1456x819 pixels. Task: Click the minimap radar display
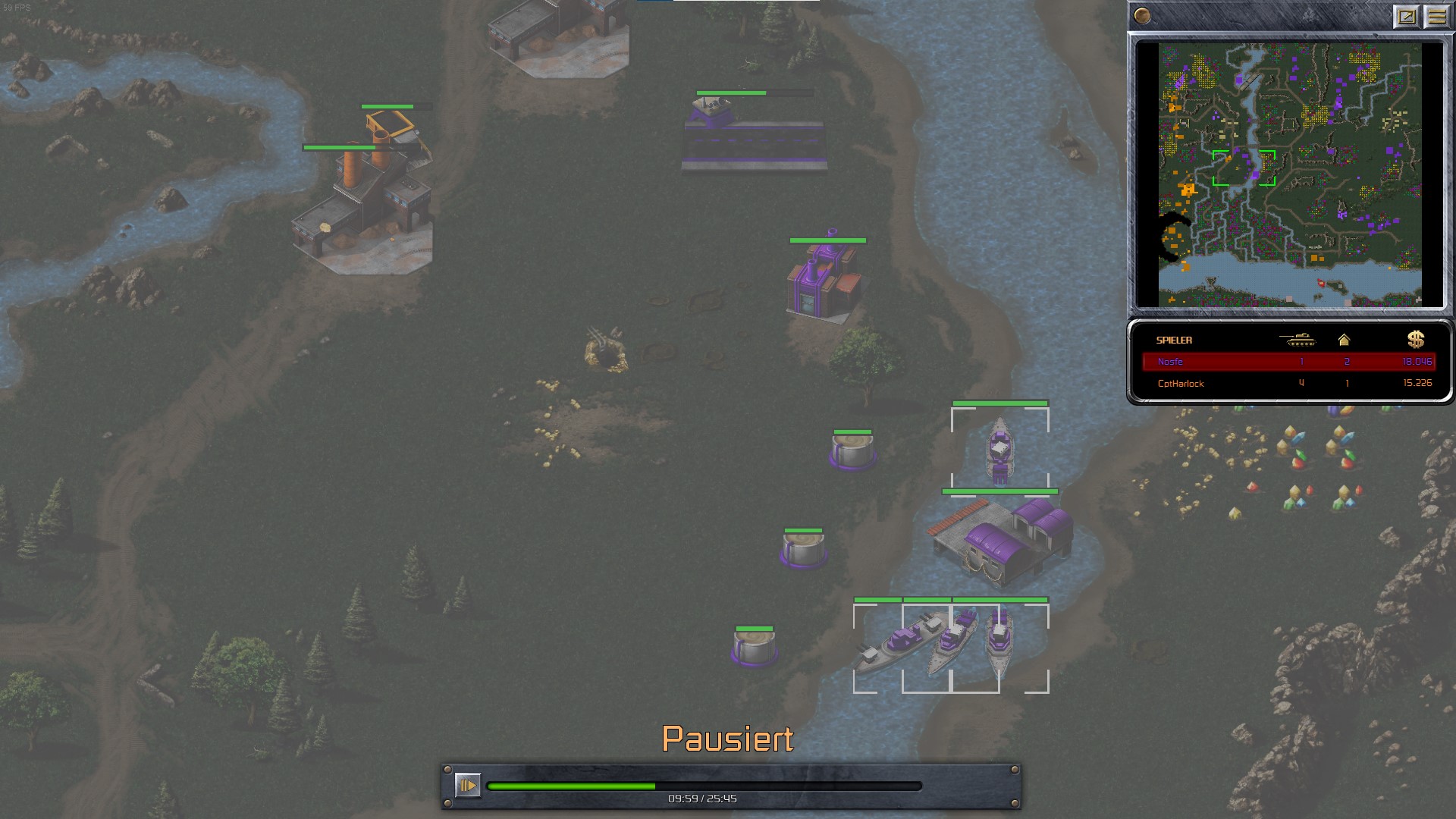pos(1289,174)
